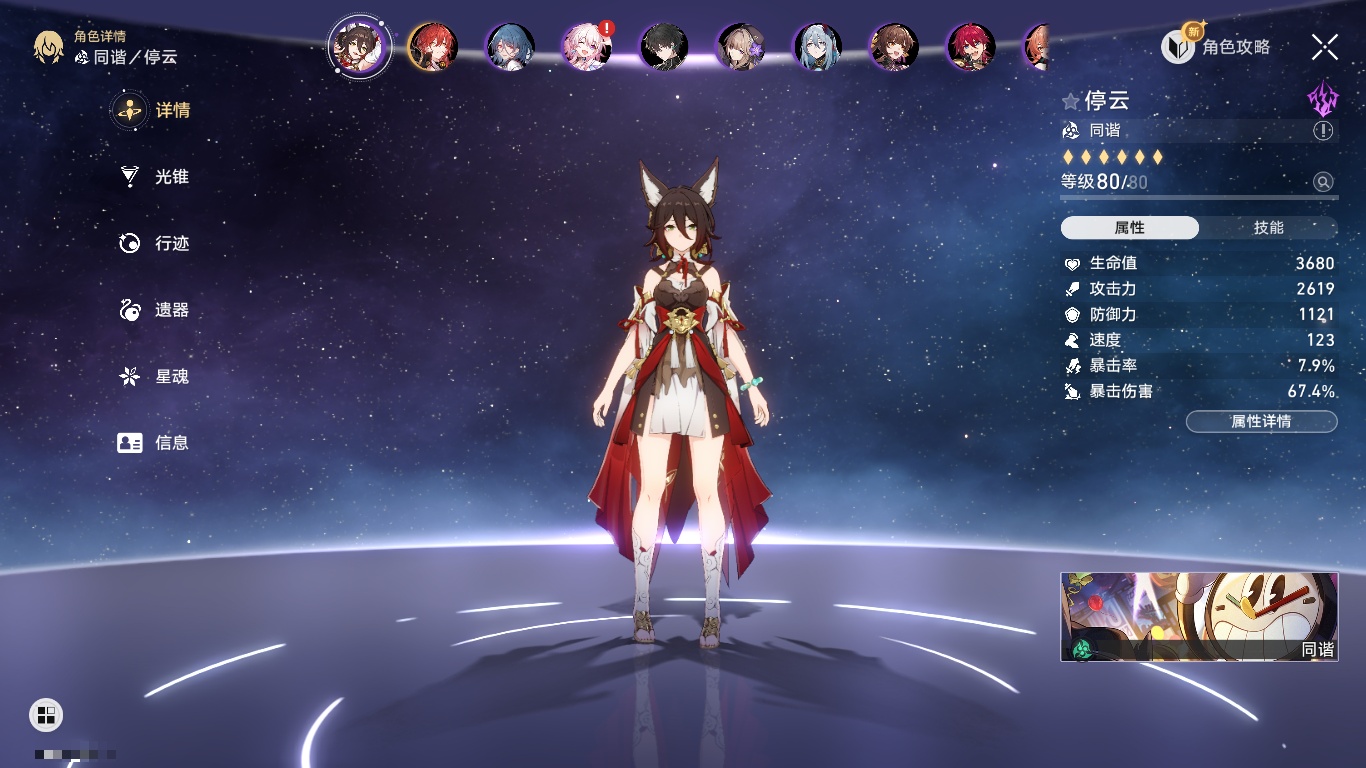The width and height of the screenshot is (1366, 768).
Task: Open the 角色攻略 character guide
Action: 1217,47
